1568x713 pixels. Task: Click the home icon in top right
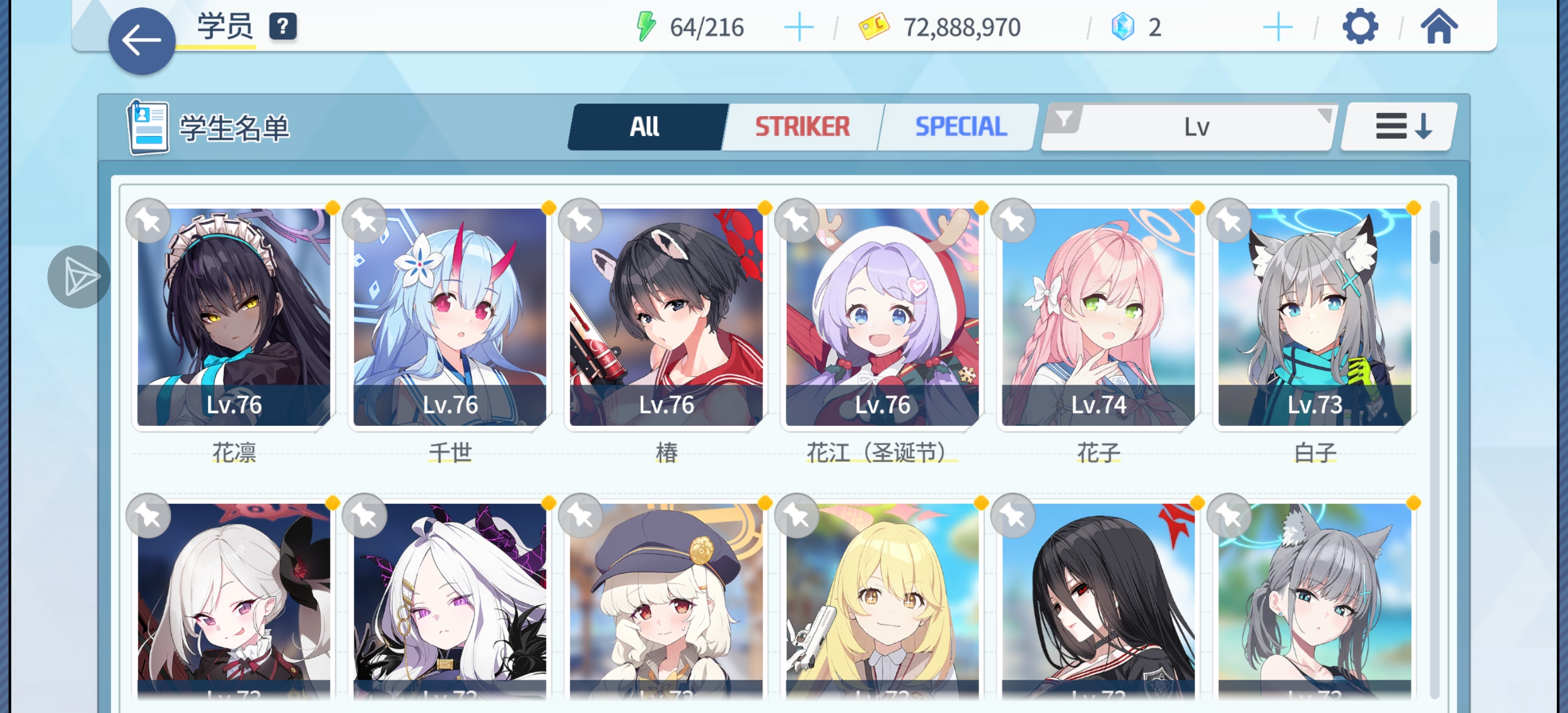(x=1439, y=26)
